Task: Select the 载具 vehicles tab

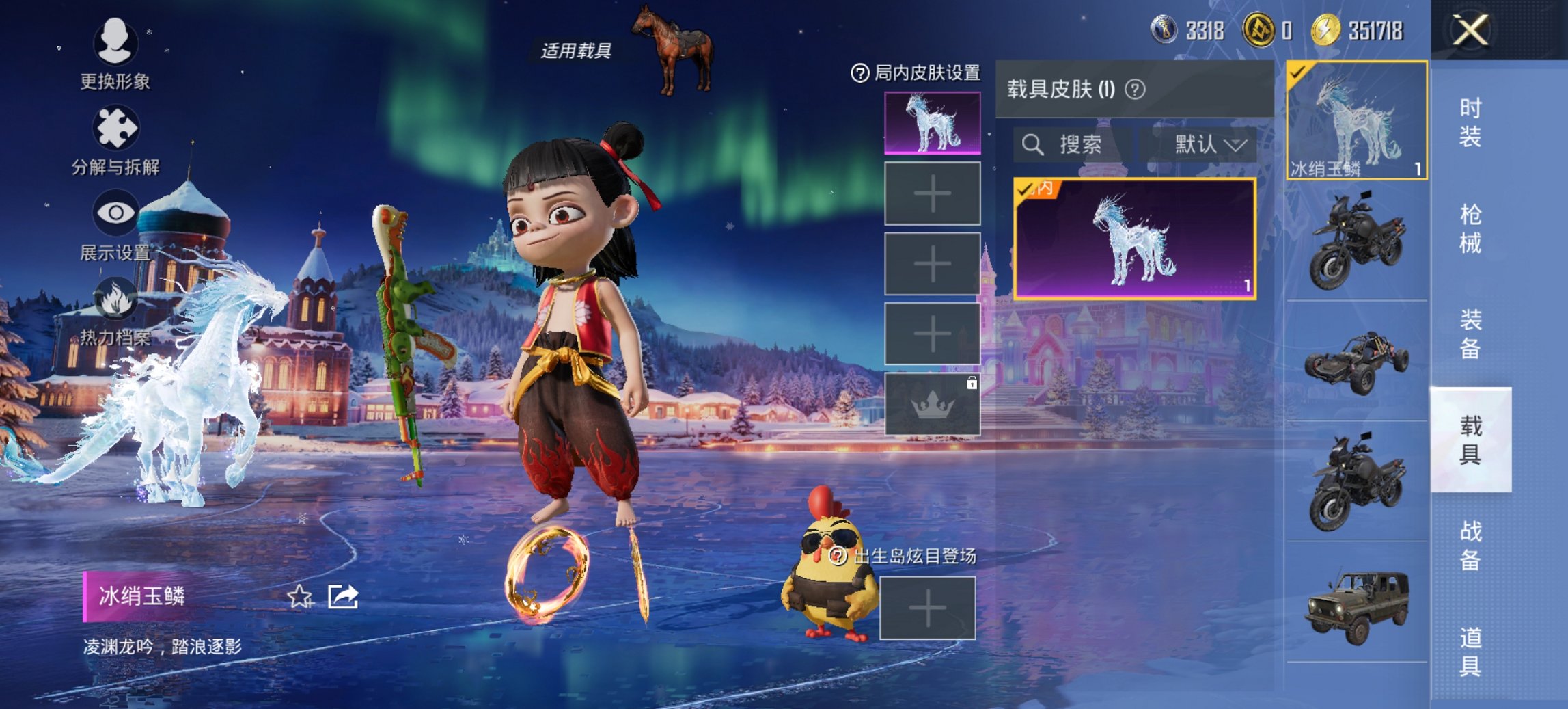Action: [x=1470, y=440]
